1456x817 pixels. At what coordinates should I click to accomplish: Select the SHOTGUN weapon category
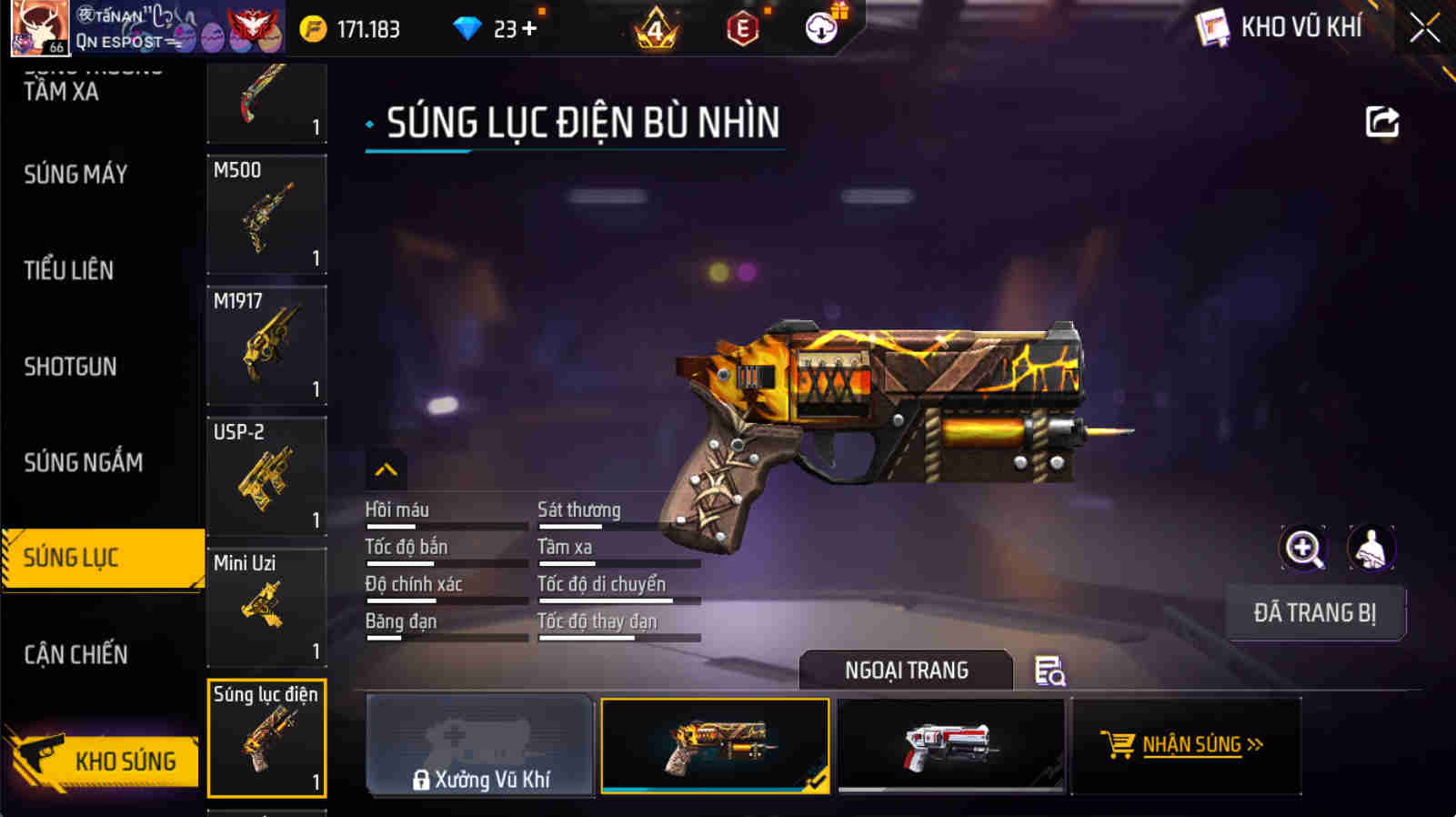[x=67, y=367]
